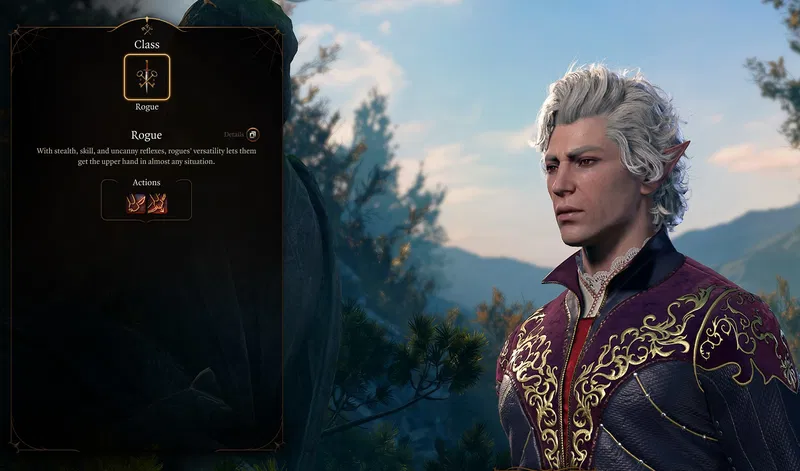The height and width of the screenshot is (471, 800).
Task: Inspect the Sneak Attack ranged action icon
Action: coord(157,203)
